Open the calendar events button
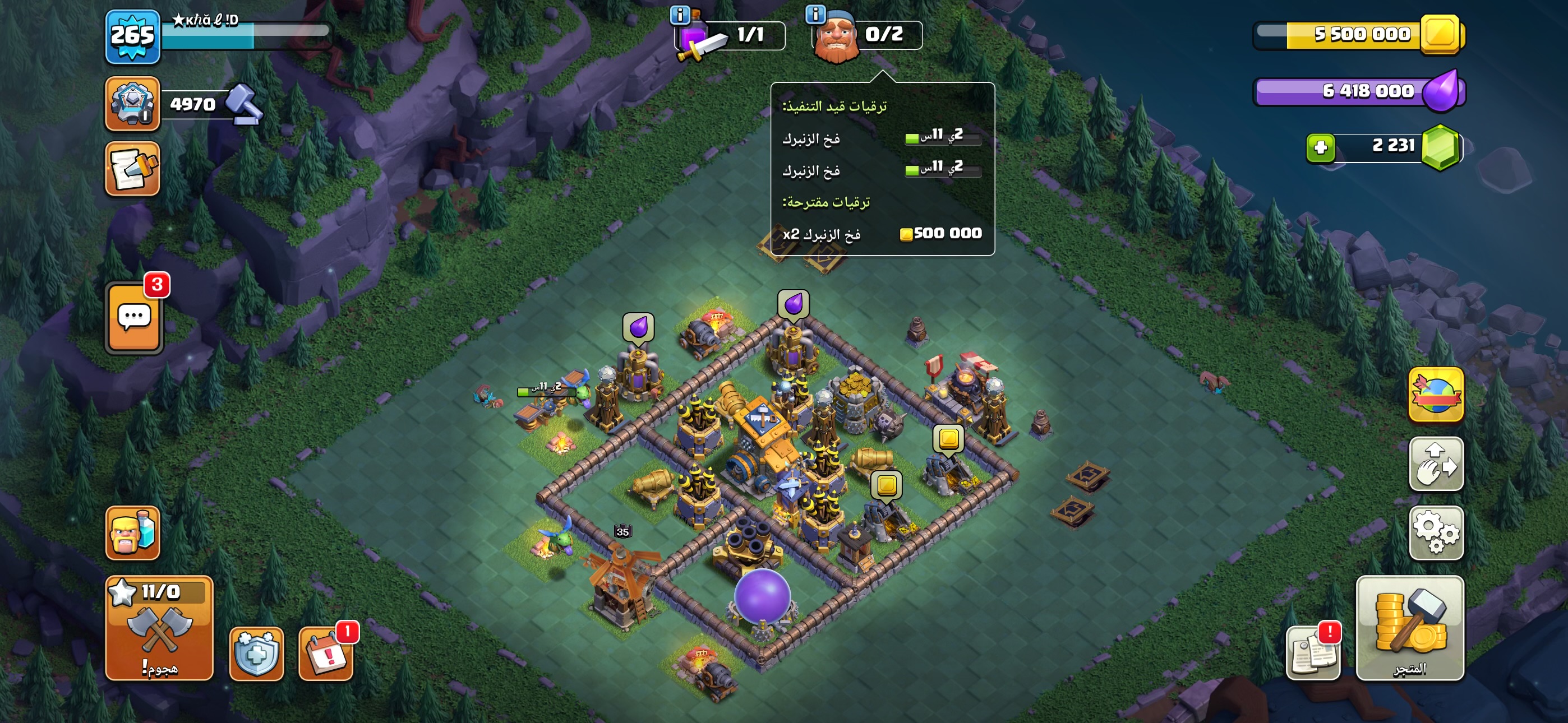1568x723 pixels. coord(326,654)
